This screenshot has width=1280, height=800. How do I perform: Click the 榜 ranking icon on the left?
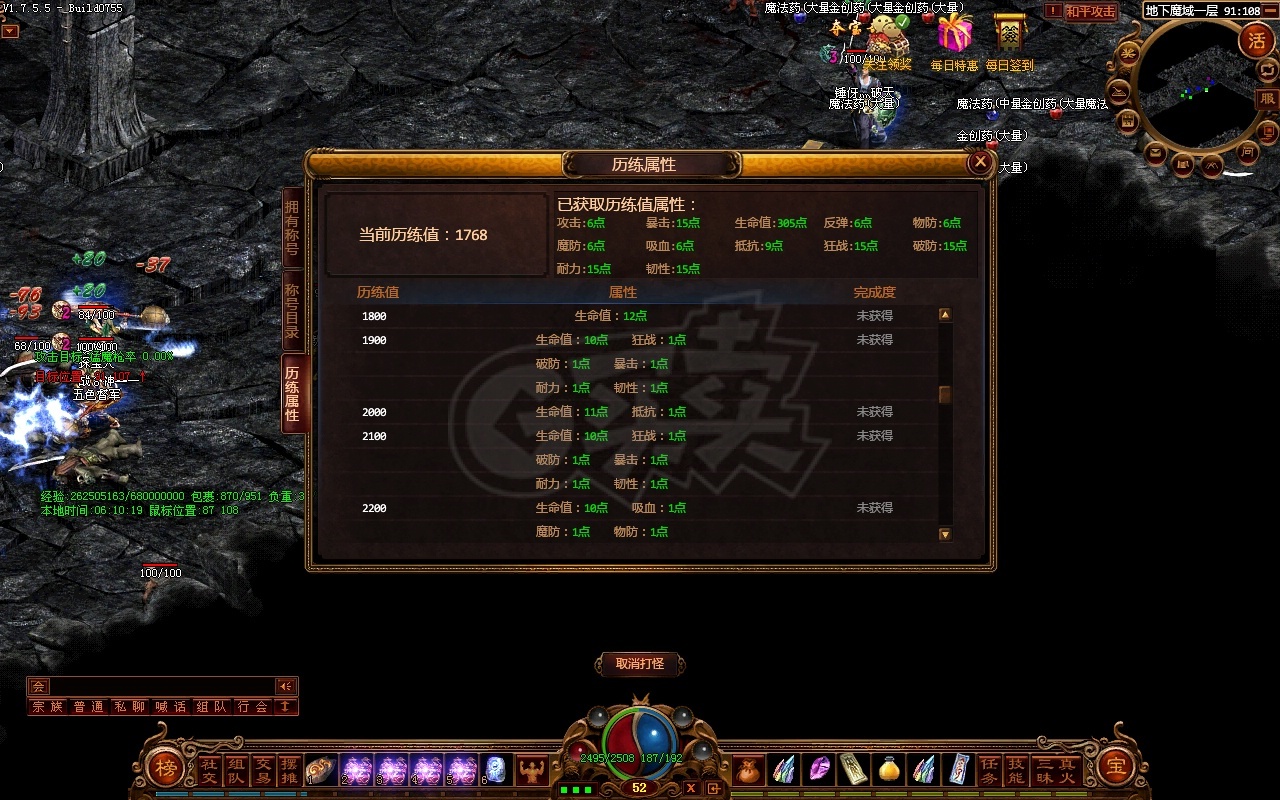coord(167,768)
